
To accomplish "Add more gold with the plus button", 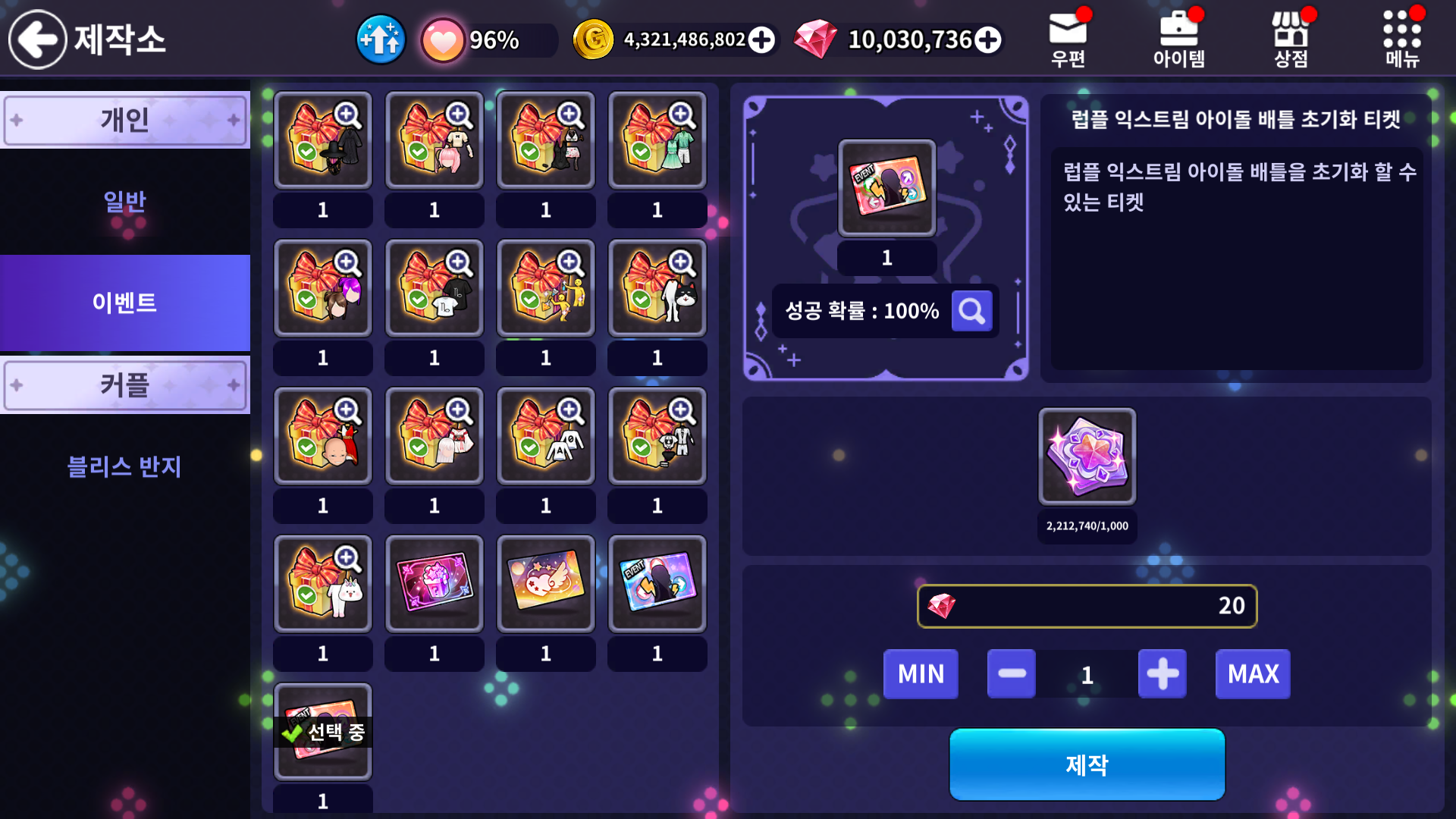I will (x=761, y=40).
